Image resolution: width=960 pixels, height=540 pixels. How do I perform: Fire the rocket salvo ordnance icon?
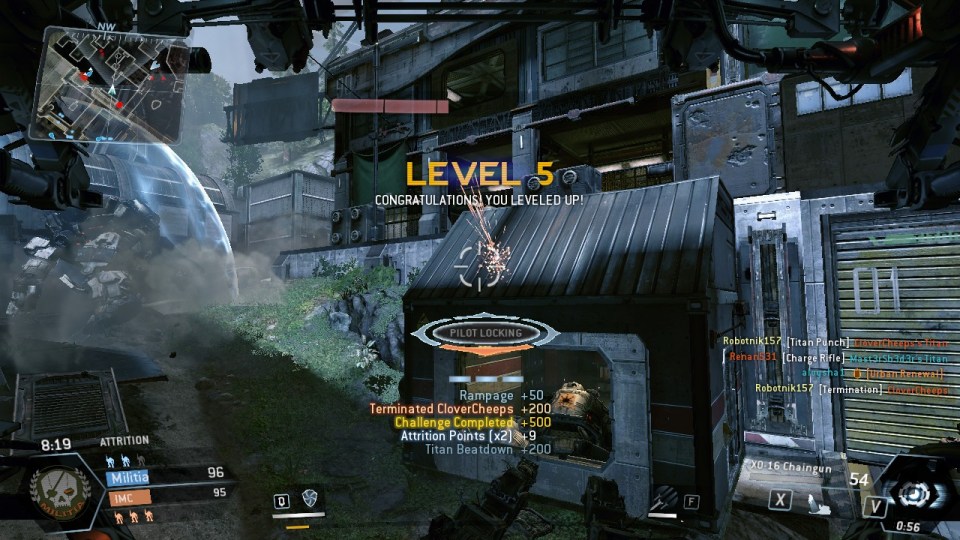click(x=665, y=497)
